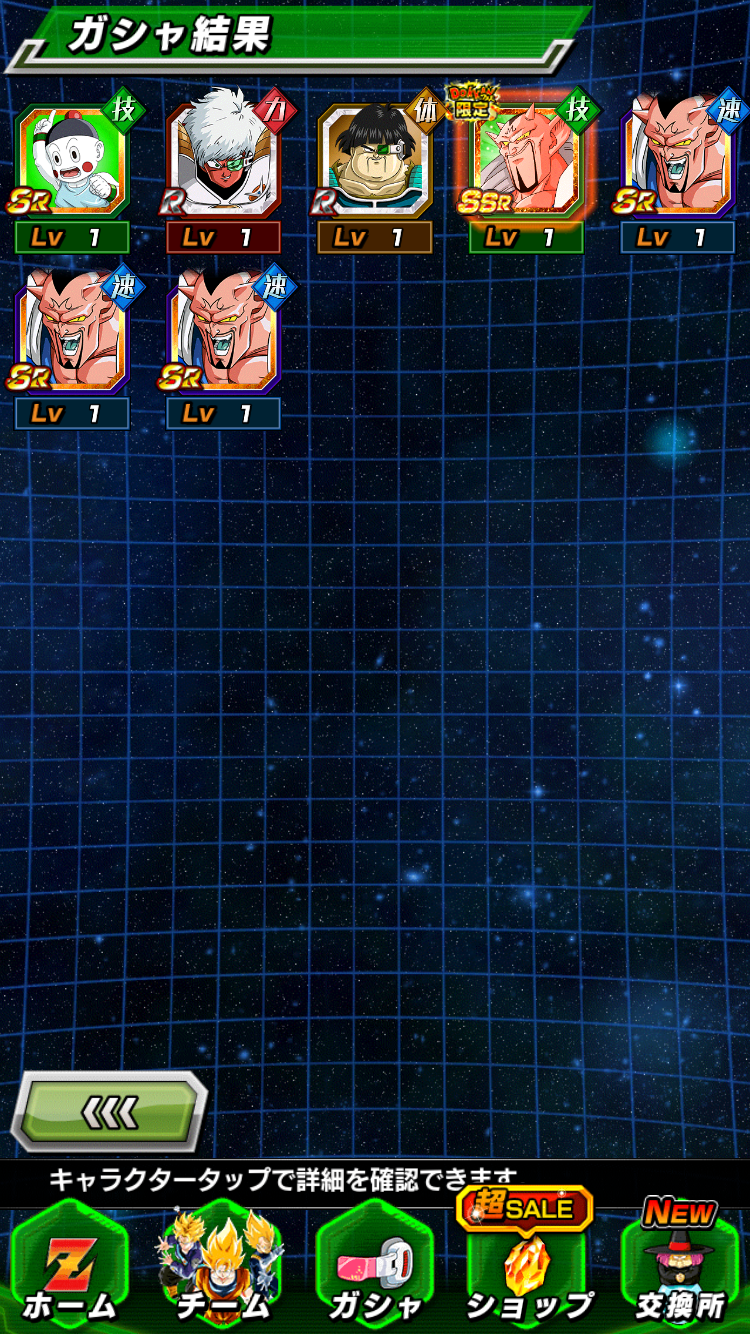750x1334 pixels.
Task: Inspect the glowing SSR Dabura card
Action: pyautogui.click(x=526, y=162)
